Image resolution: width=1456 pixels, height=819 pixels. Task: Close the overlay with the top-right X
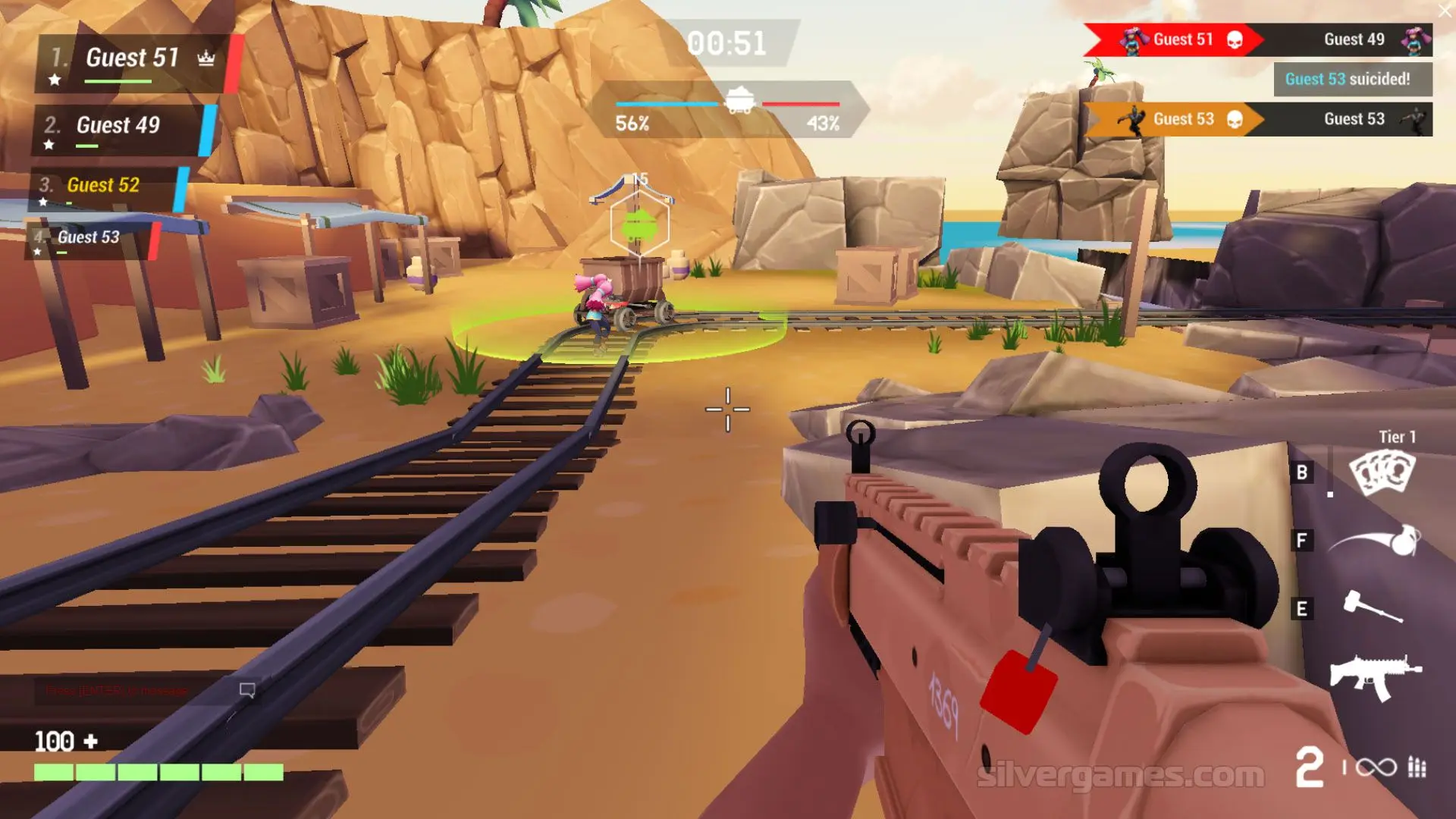[x=1445, y=11]
